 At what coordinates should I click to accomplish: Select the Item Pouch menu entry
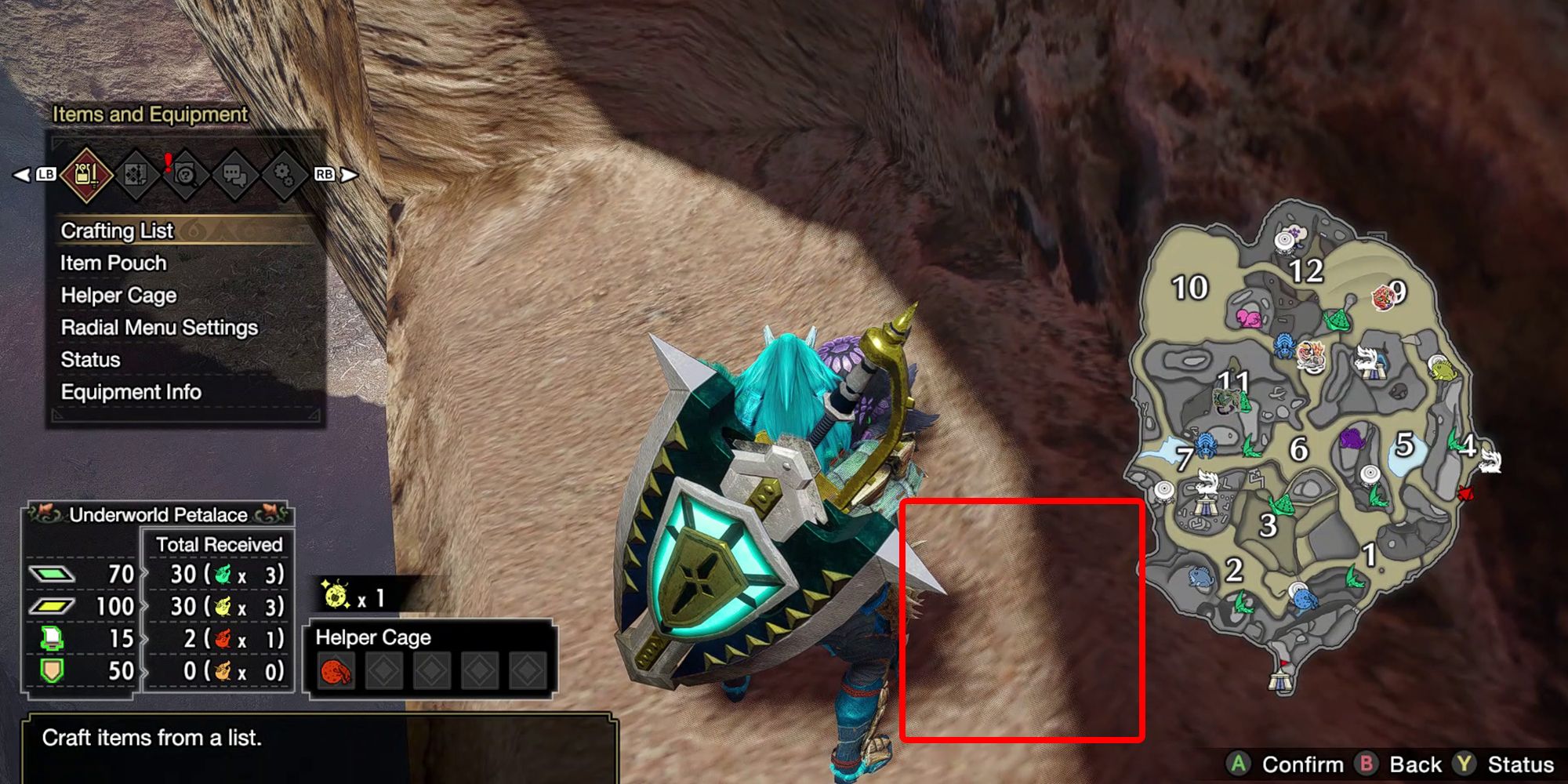[x=112, y=263]
